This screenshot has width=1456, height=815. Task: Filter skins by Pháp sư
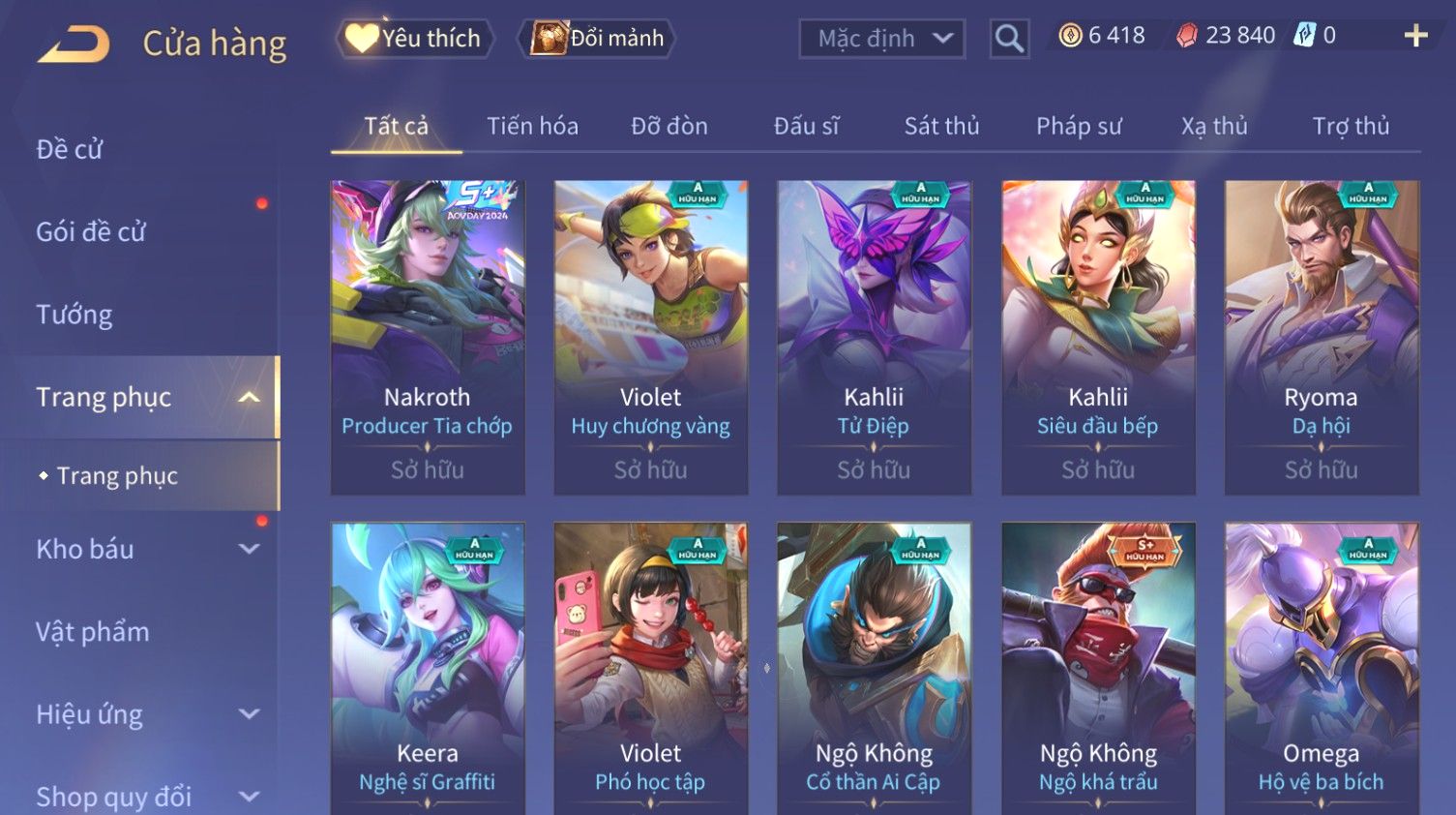pos(1079,126)
